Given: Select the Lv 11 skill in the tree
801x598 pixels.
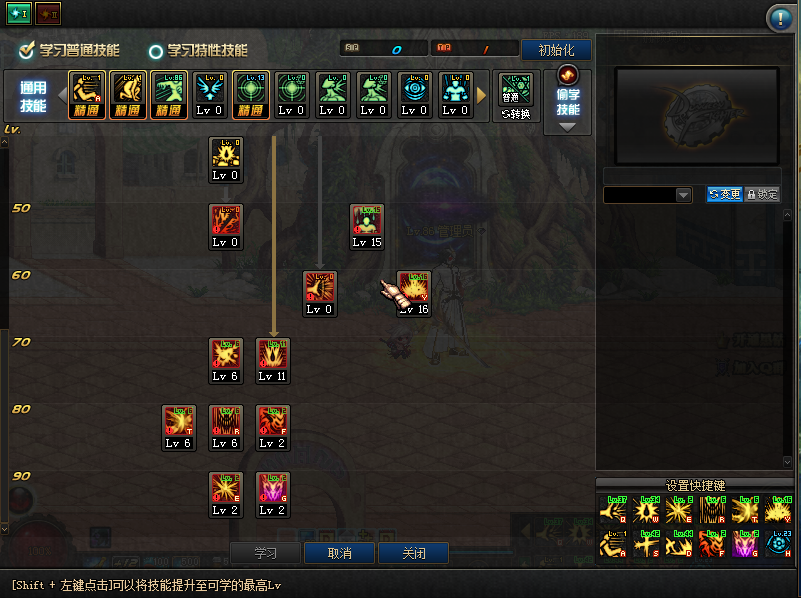Looking at the screenshot, I should pyautogui.click(x=273, y=355).
